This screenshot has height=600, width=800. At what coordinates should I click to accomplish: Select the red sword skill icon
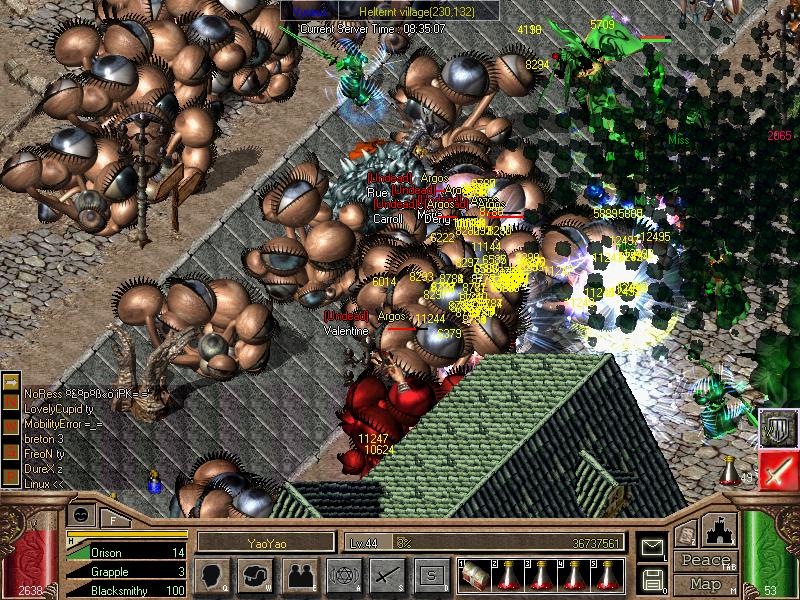(x=778, y=469)
